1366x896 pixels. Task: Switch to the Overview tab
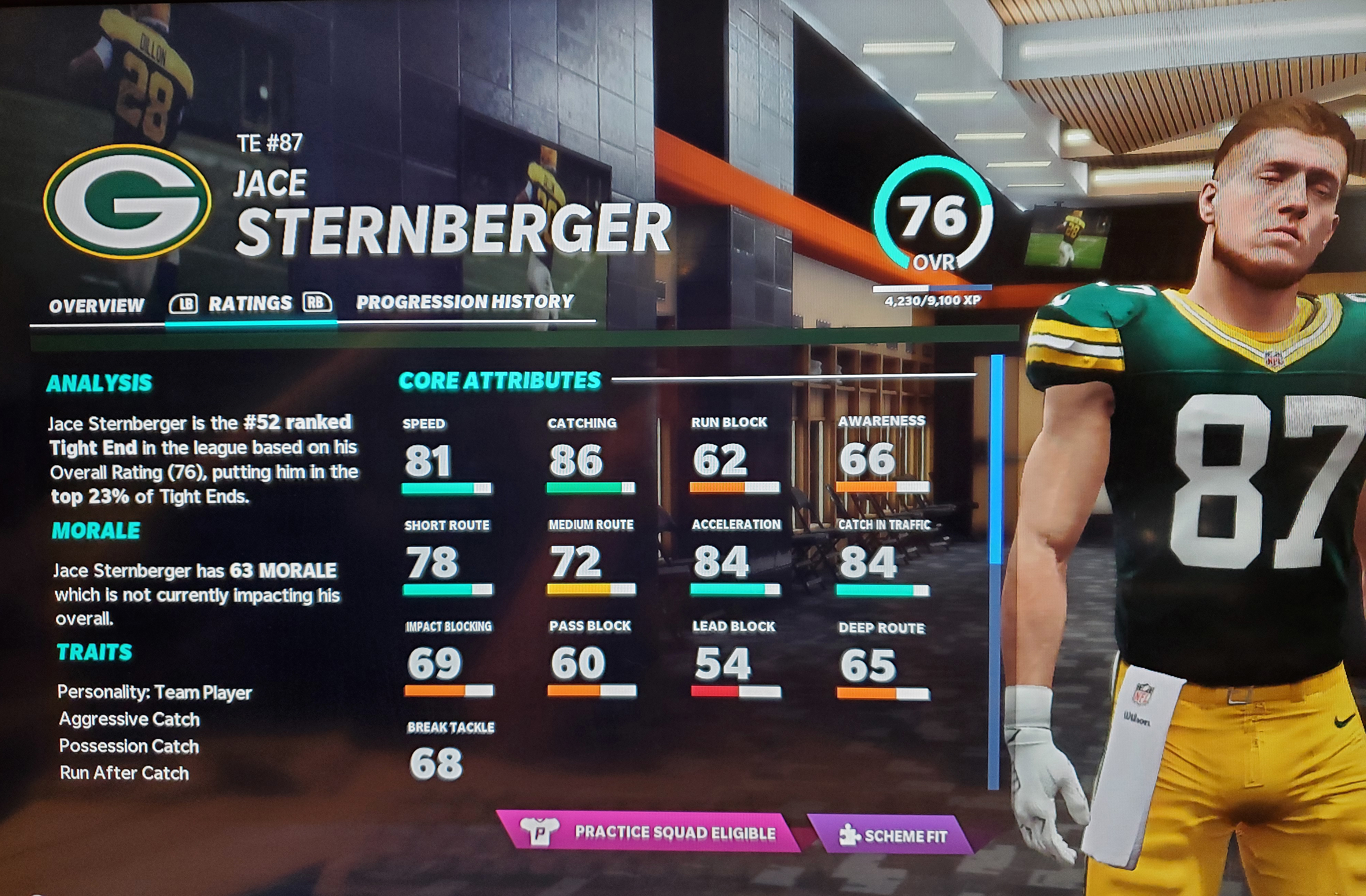97,305
